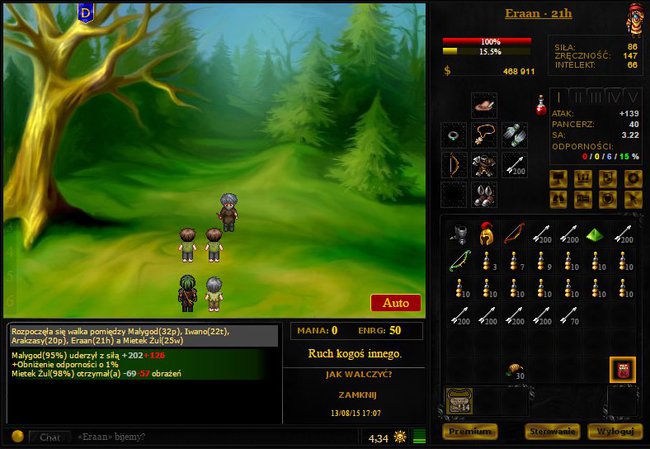This screenshot has width=650, height=449.
Task: Open the JAK WALCZYĆ? help link
Action: click(355, 374)
